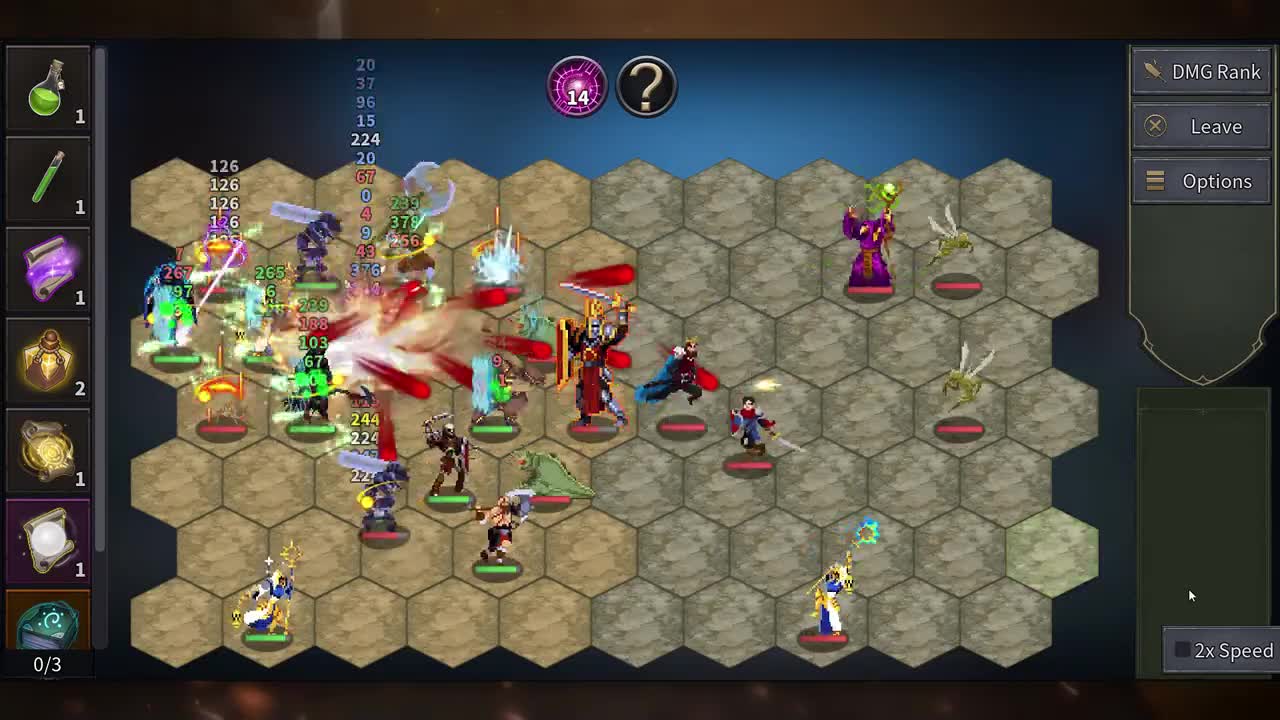Image resolution: width=1280 pixels, height=720 pixels.
Task: Open the DMG Rank panel
Action: tap(1201, 71)
